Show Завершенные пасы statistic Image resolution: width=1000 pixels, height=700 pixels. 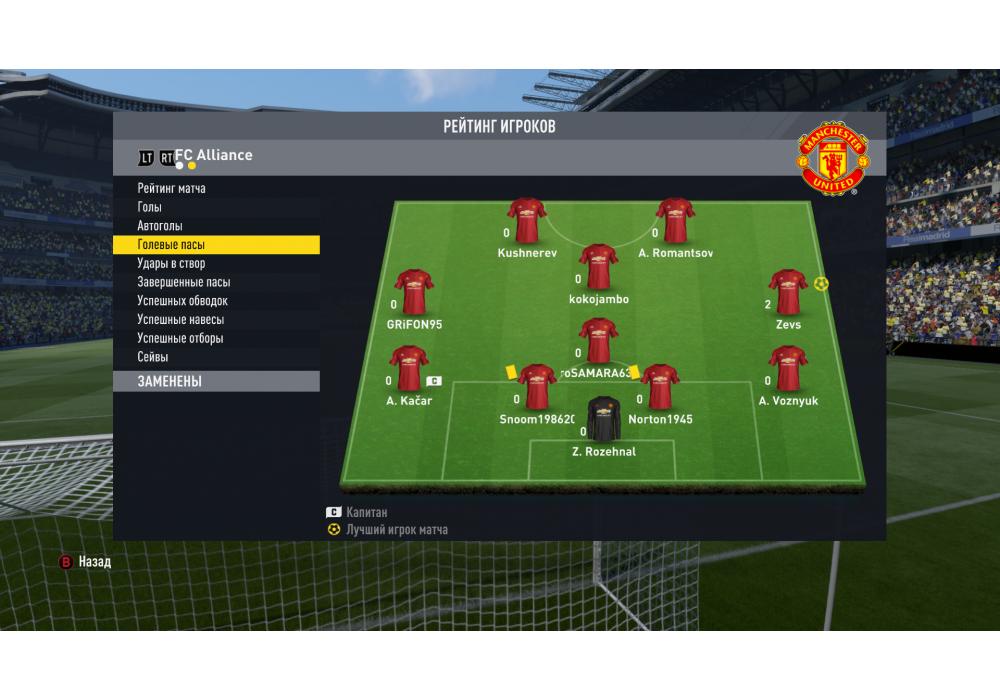click(184, 282)
